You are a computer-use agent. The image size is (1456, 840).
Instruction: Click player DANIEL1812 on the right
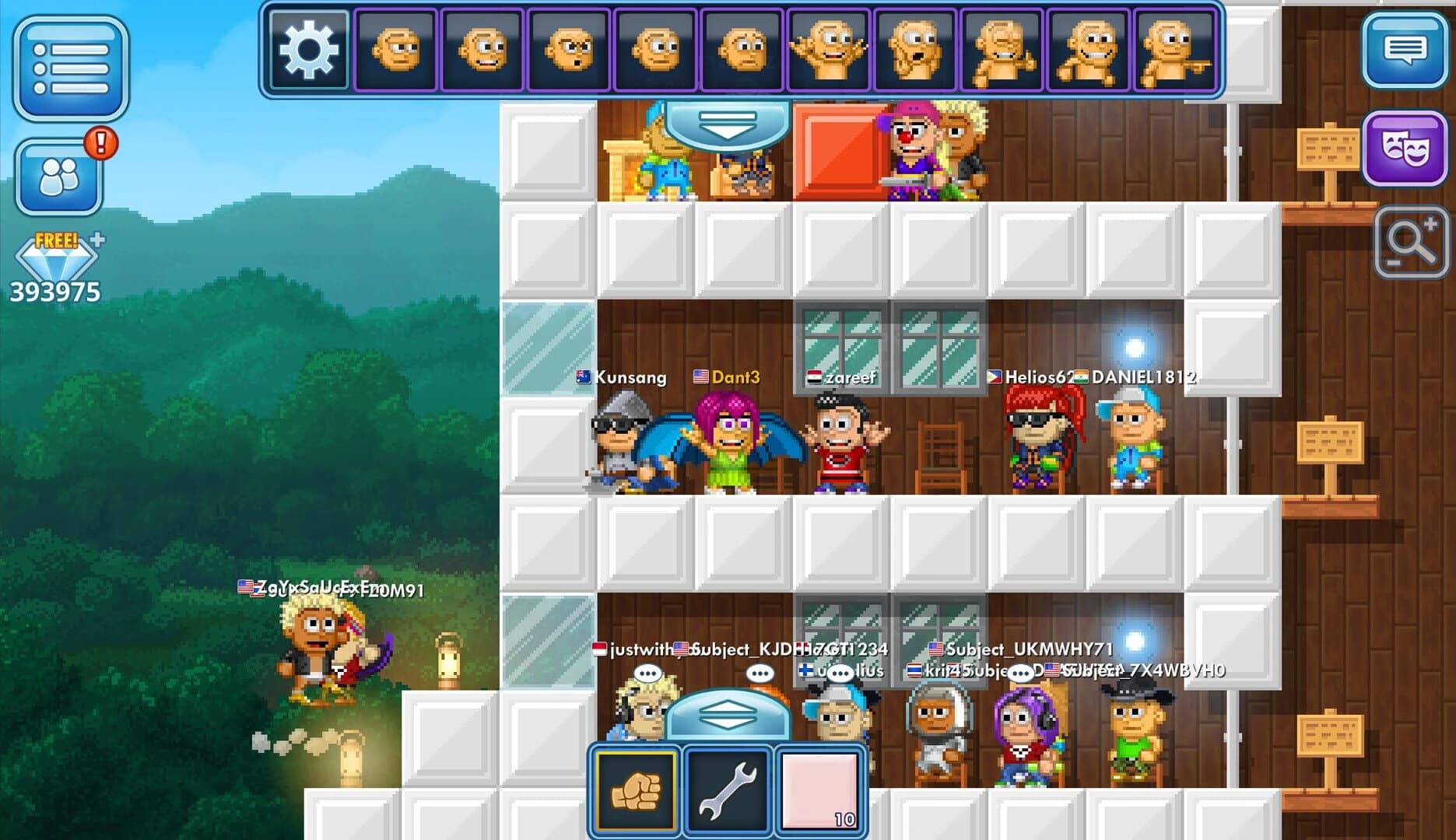pos(1136,443)
